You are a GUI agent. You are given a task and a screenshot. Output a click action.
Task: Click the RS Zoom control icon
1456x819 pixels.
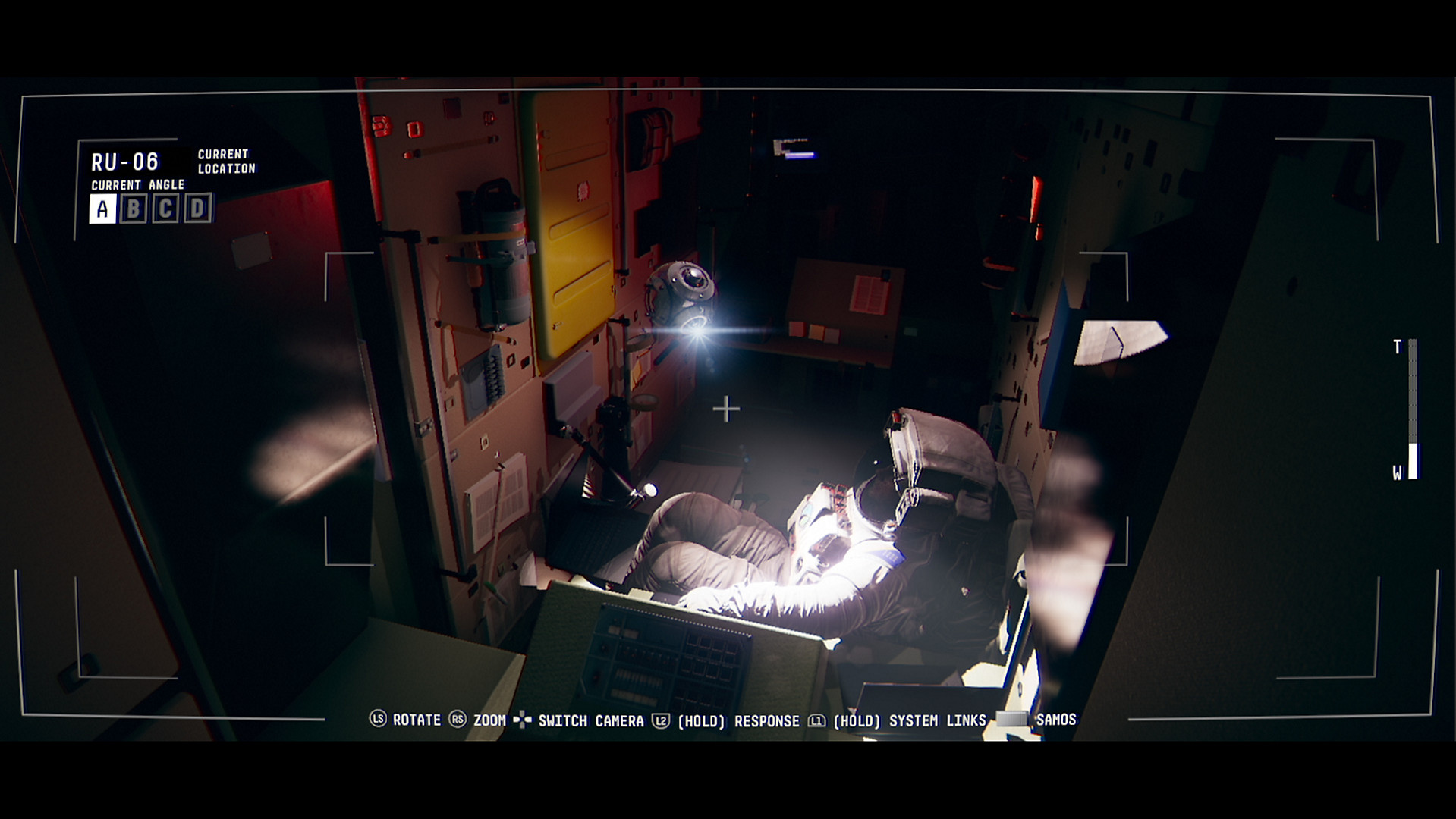click(458, 721)
